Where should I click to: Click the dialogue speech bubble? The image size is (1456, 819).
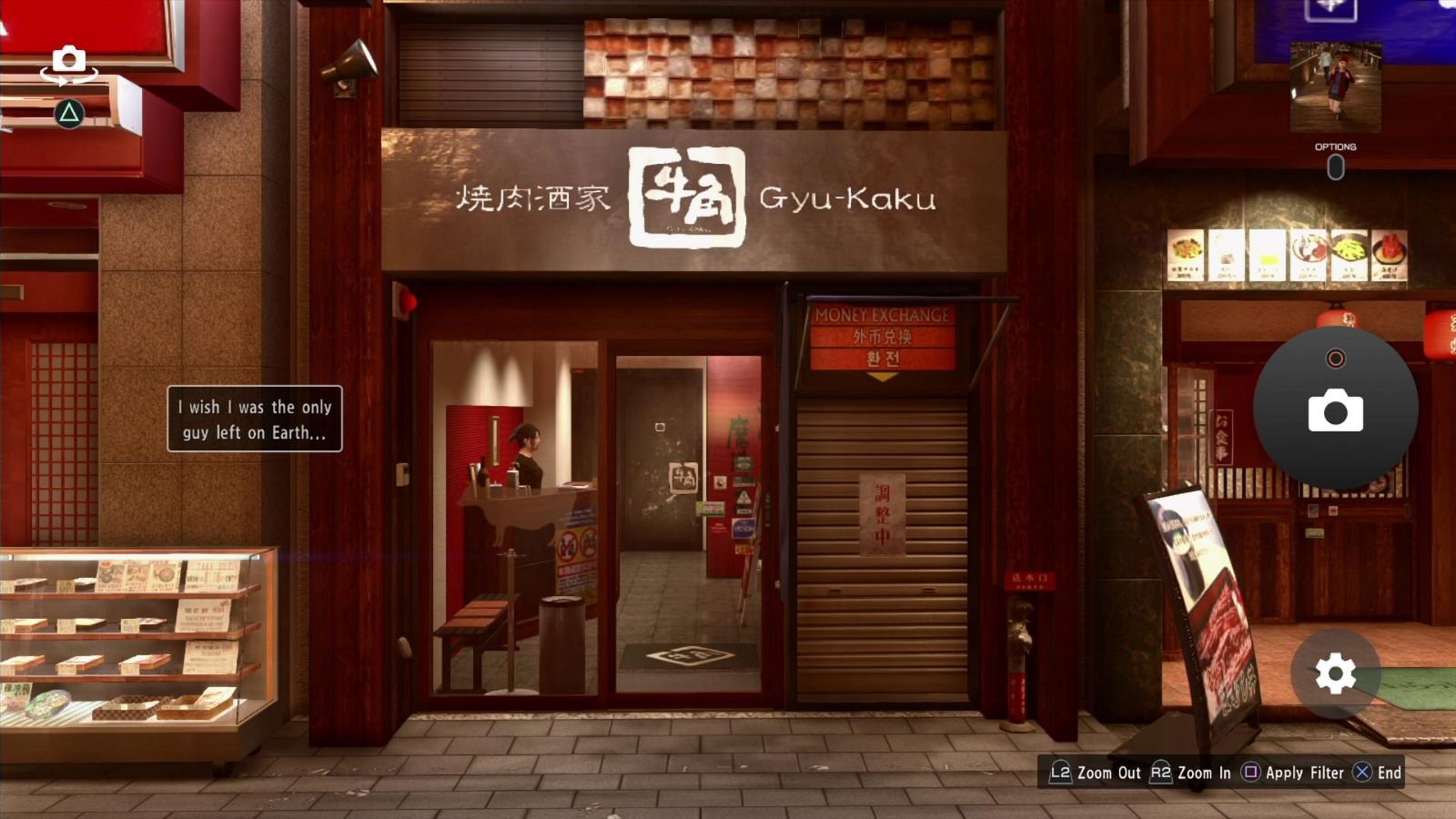(x=256, y=420)
